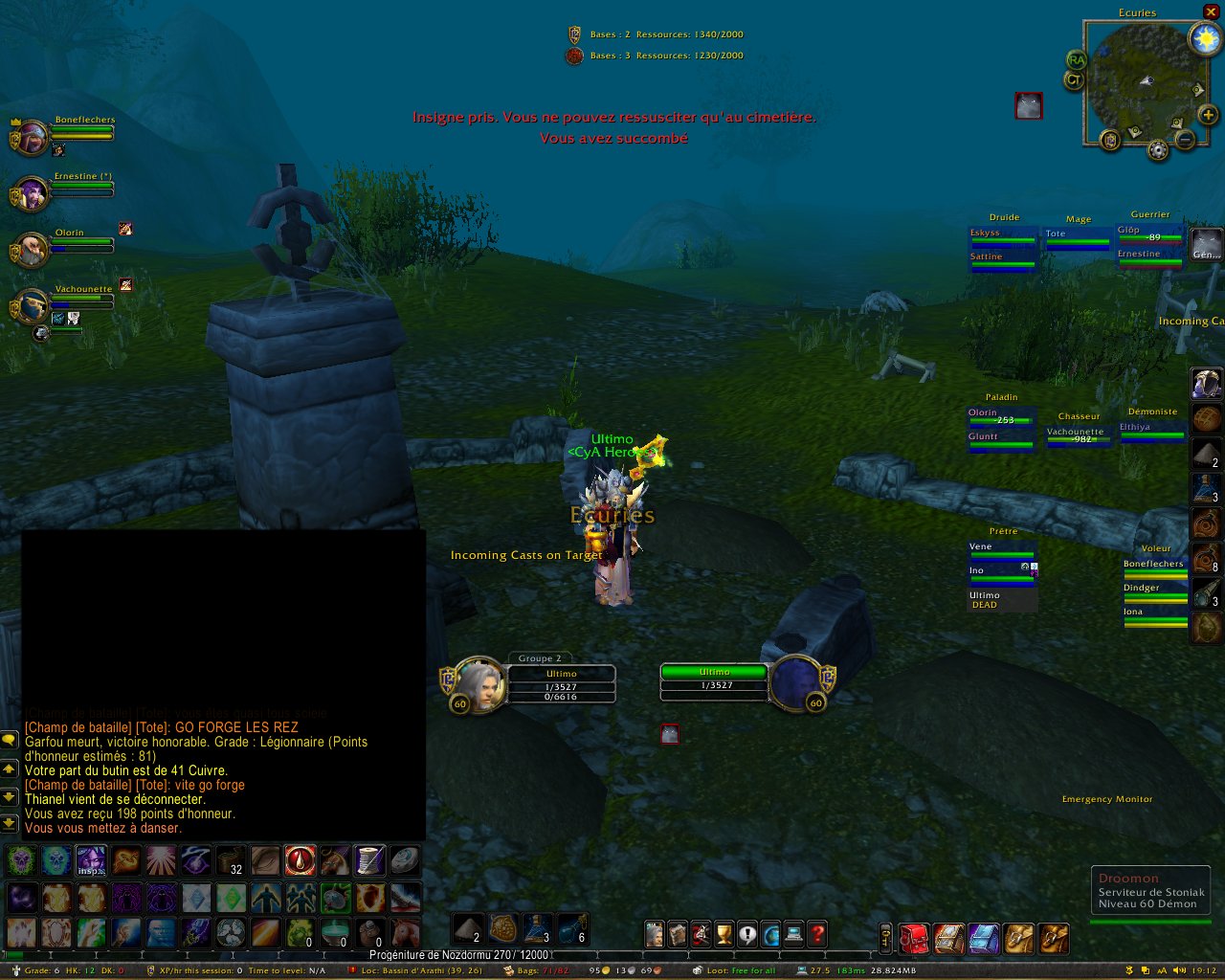Open the RA addon minimap button
The height and width of the screenshot is (980, 1225).
[x=1077, y=60]
